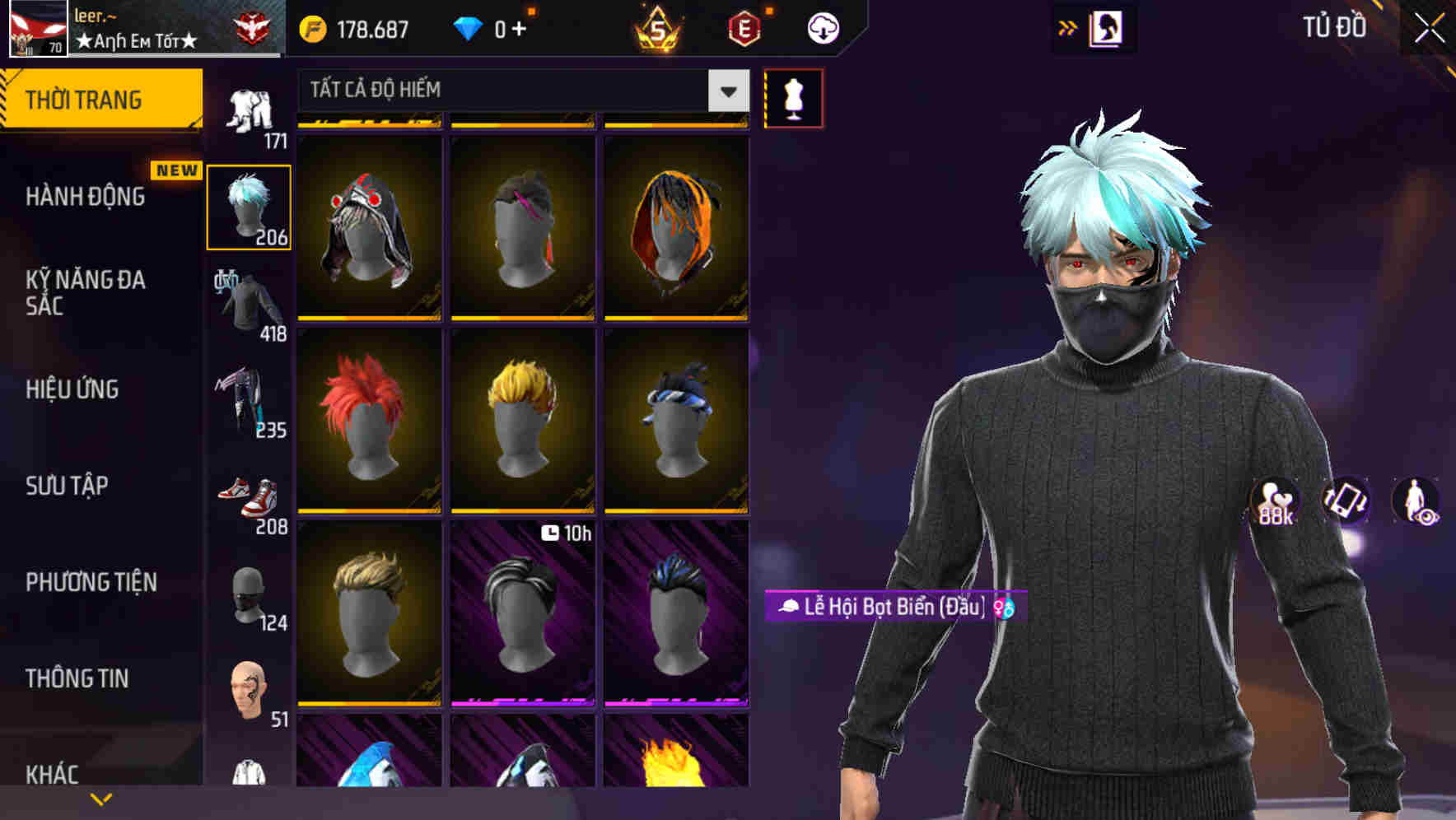Expand the chevron at the bottom of the sidebar

pyautogui.click(x=100, y=799)
